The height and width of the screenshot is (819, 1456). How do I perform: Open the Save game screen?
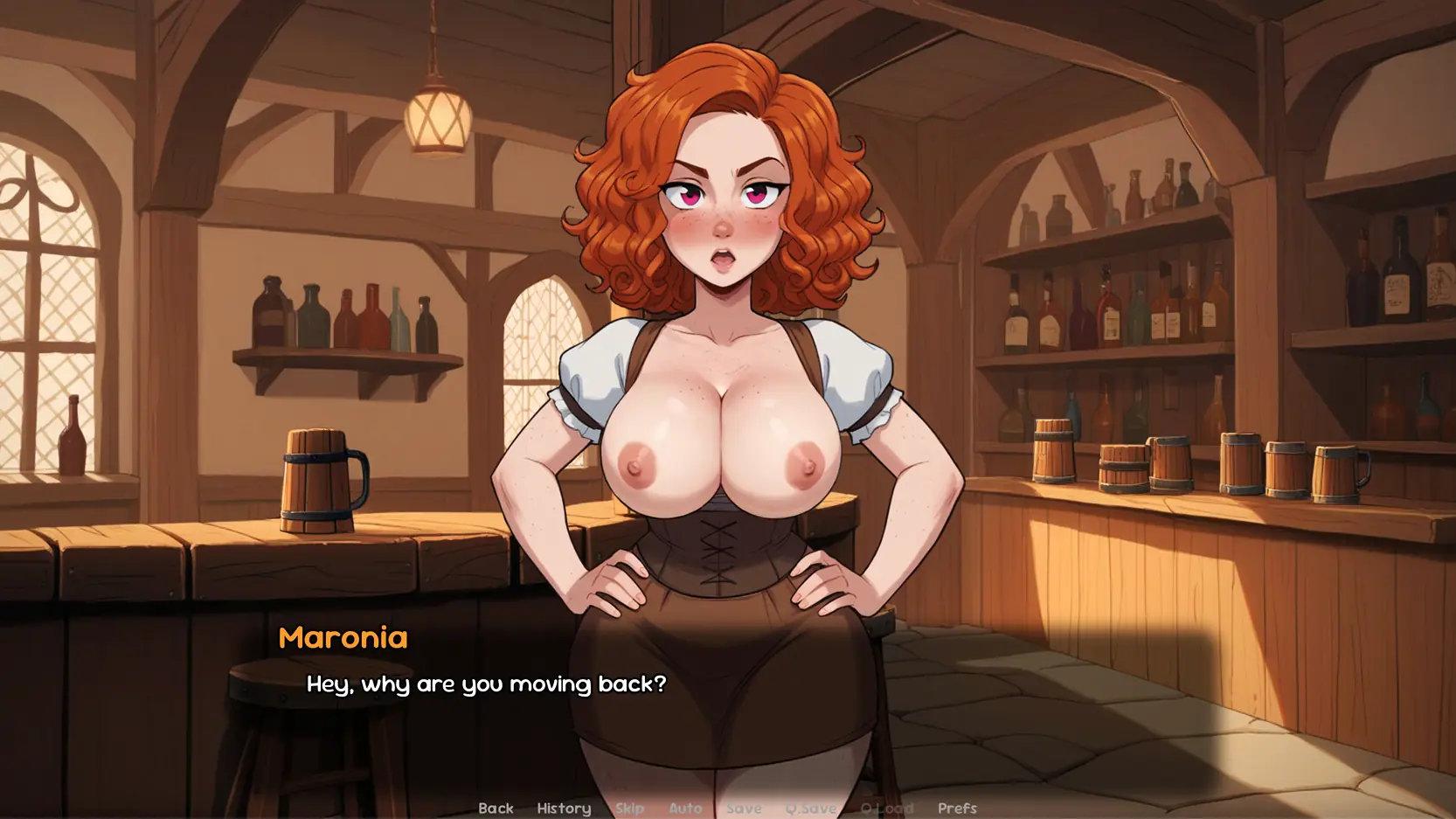(x=744, y=809)
